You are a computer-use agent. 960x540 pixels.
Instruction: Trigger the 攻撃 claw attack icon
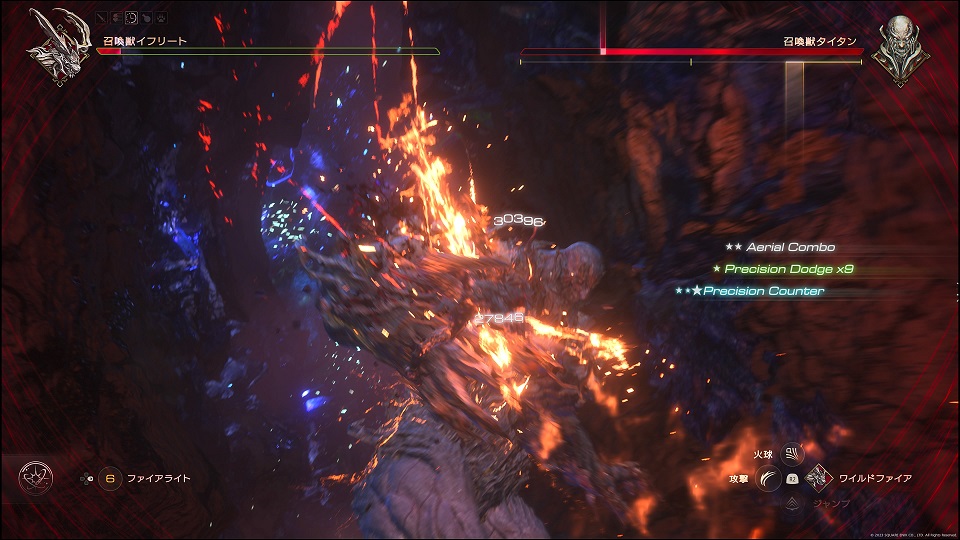(x=767, y=479)
